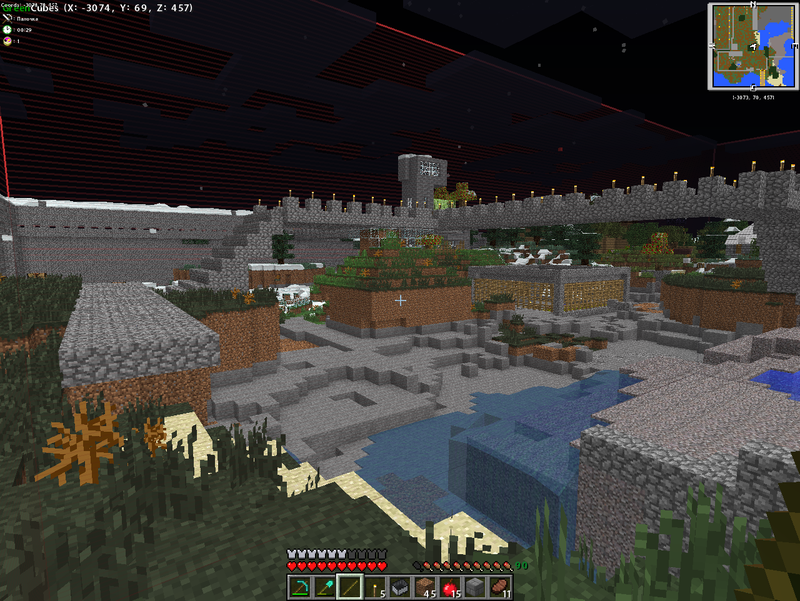This screenshot has height=601, width=800.
Task: Click the minimap in the corner
Action: 750,46
